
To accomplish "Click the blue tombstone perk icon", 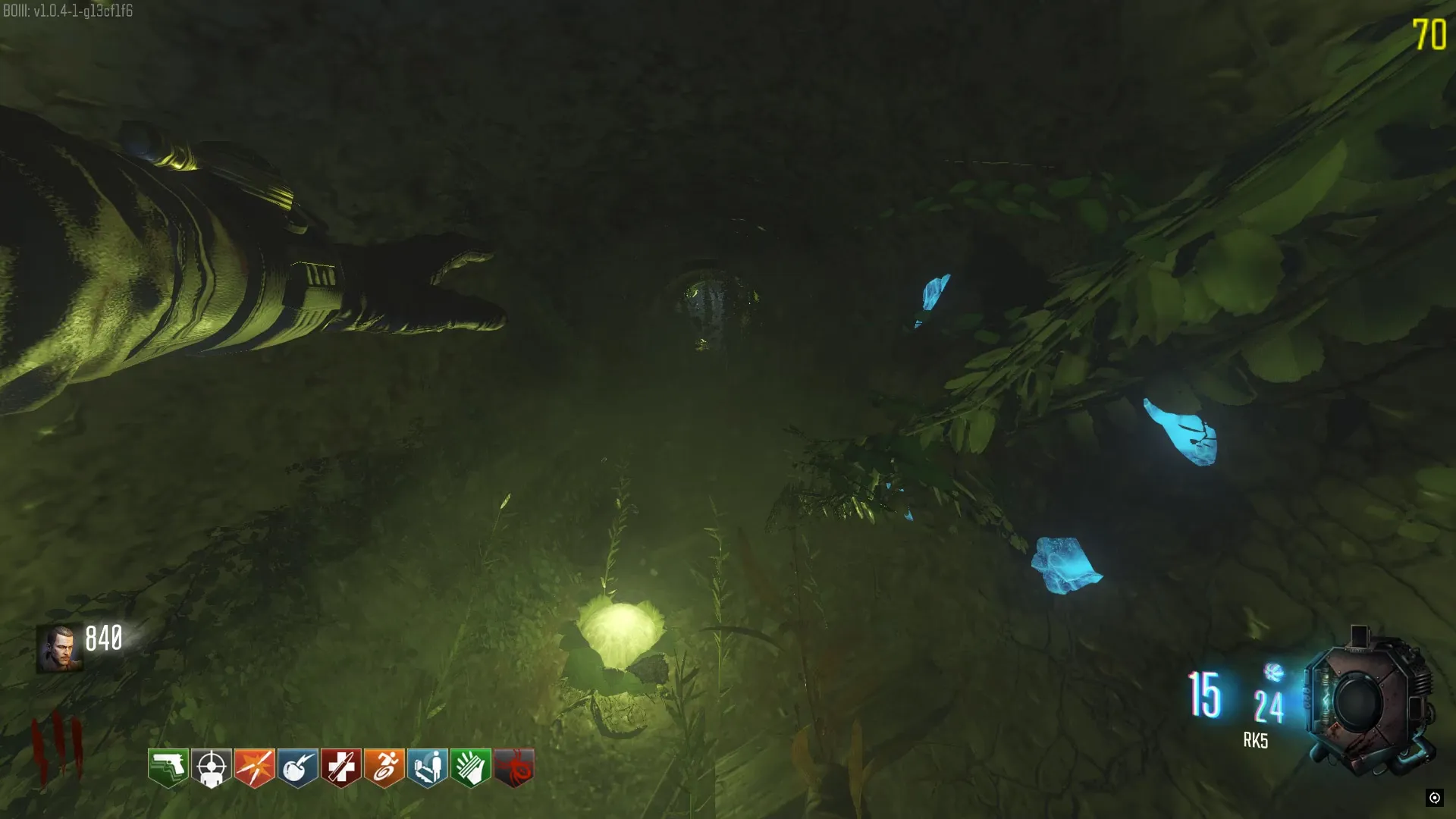I will pyautogui.click(x=428, y=768).
